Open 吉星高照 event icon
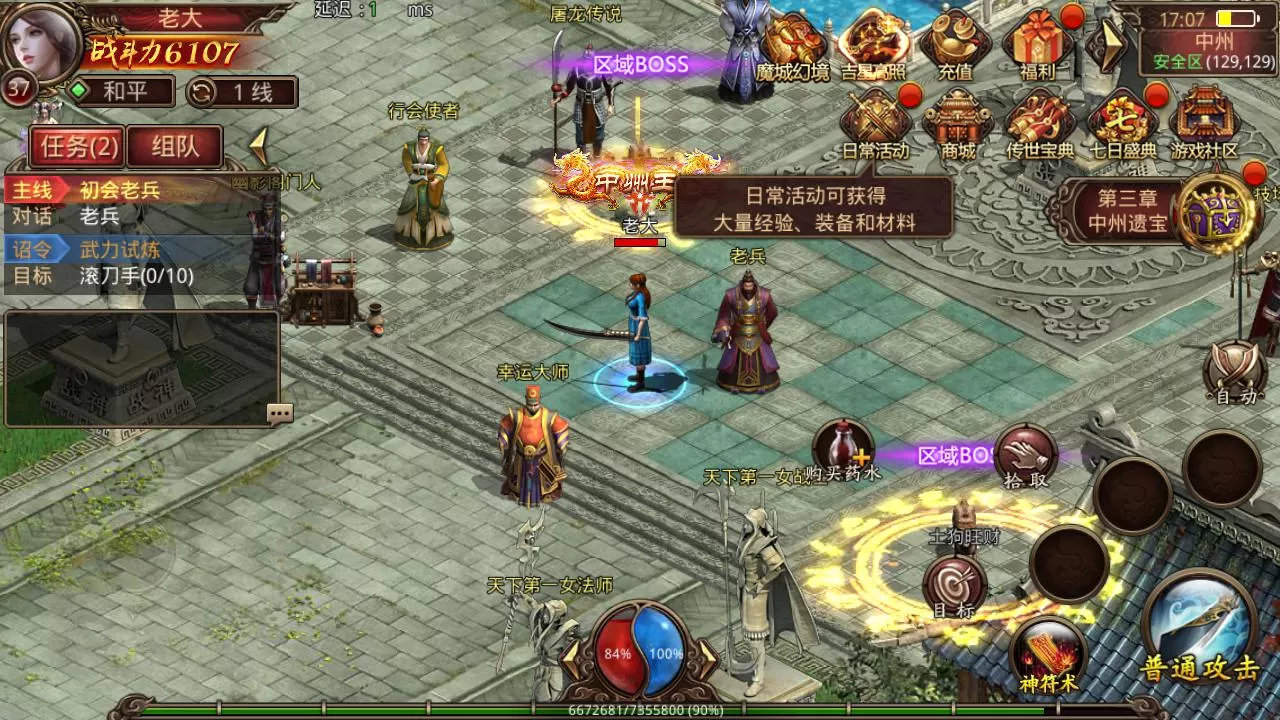This screenshot has height=720, width=1280. [873, 45]
